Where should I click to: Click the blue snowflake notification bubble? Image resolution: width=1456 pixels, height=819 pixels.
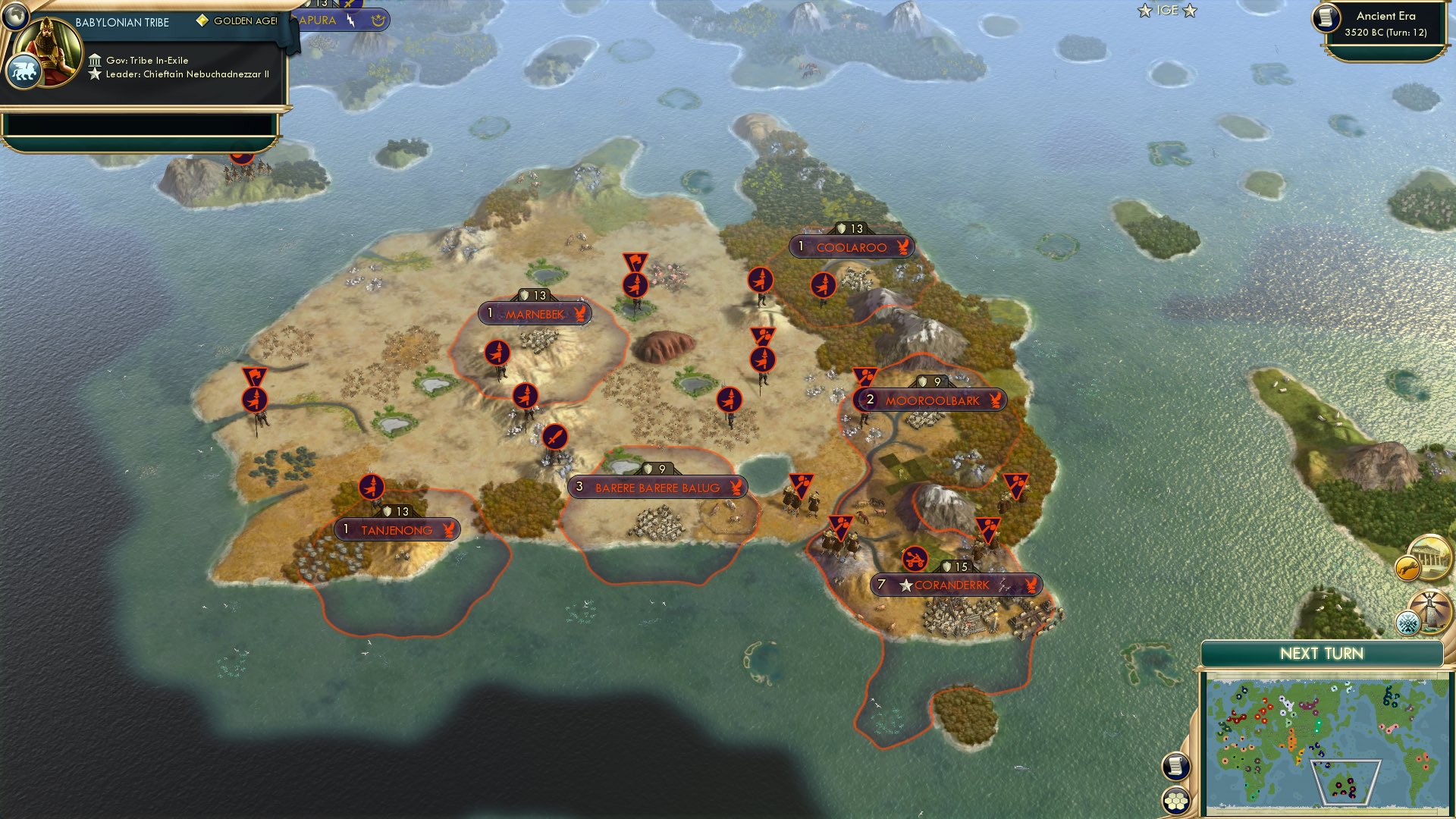pos(1407,623)
